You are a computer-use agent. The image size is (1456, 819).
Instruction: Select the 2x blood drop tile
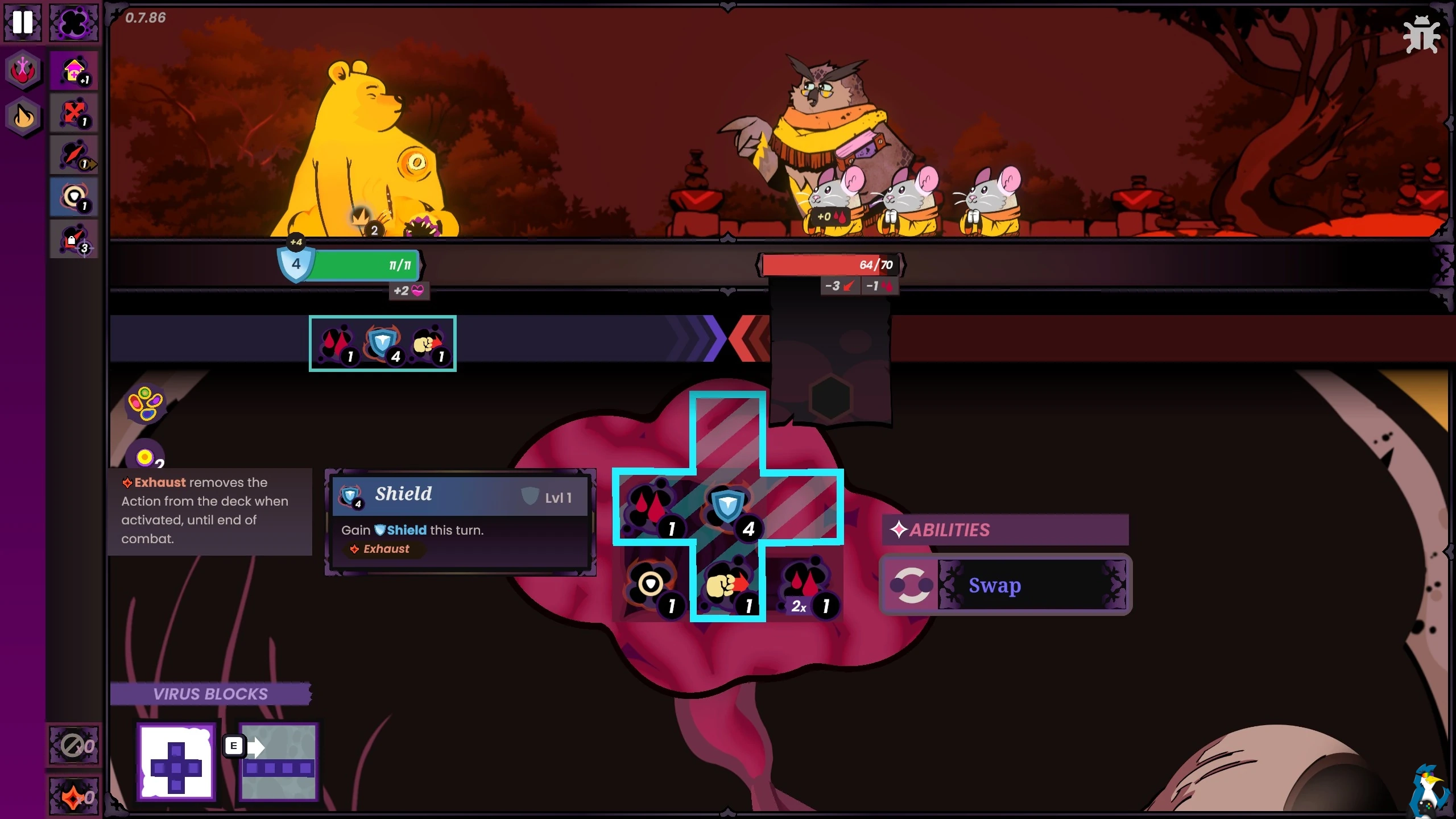click(805, 586)
